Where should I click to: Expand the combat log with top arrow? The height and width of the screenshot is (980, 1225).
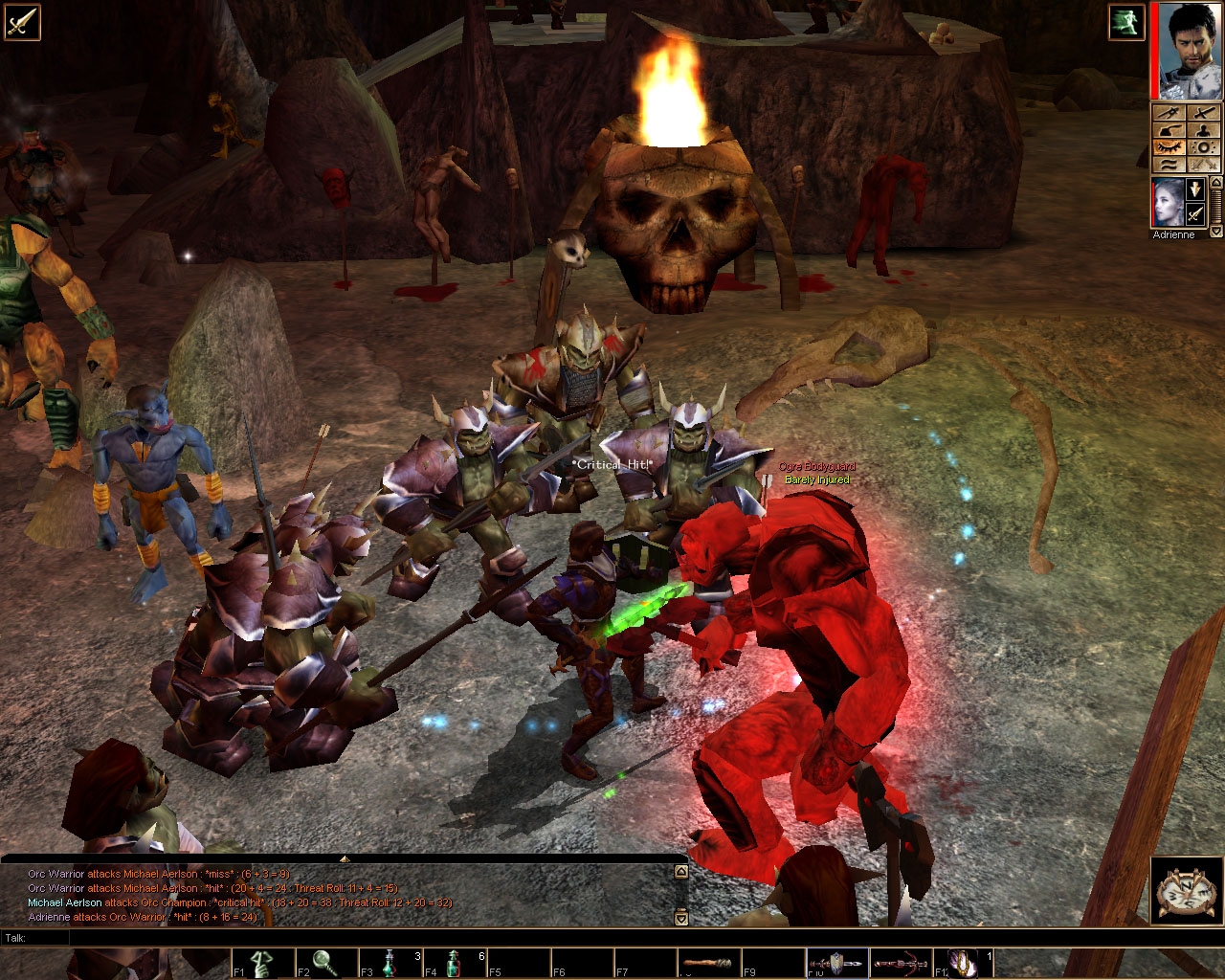[x=344, y=858]
